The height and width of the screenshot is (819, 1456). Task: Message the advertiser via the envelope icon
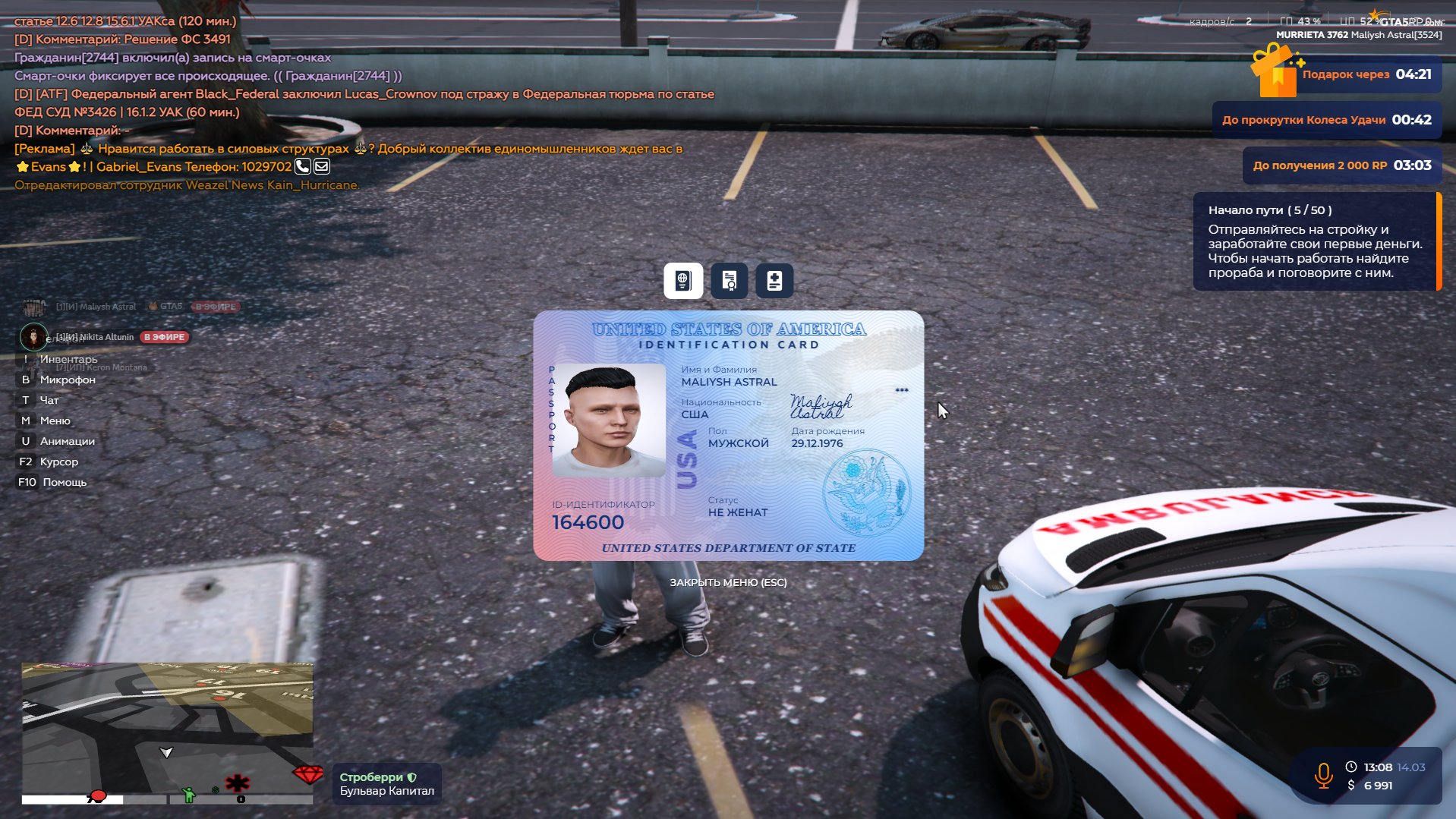(x=322, y=166)
